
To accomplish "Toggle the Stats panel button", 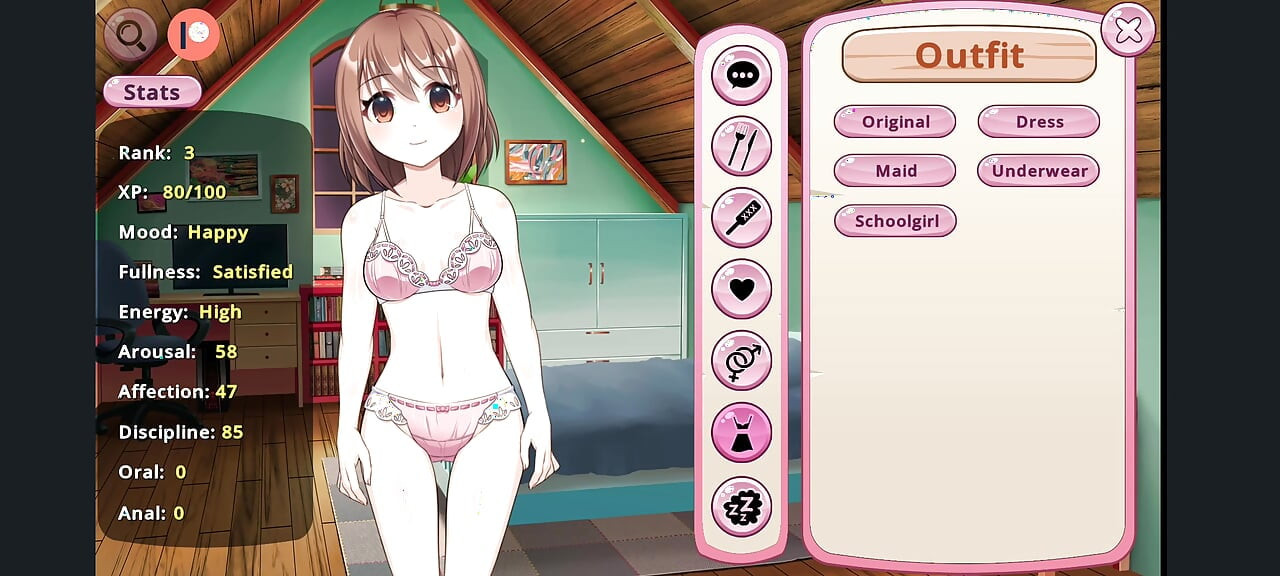I will [152, 92].
